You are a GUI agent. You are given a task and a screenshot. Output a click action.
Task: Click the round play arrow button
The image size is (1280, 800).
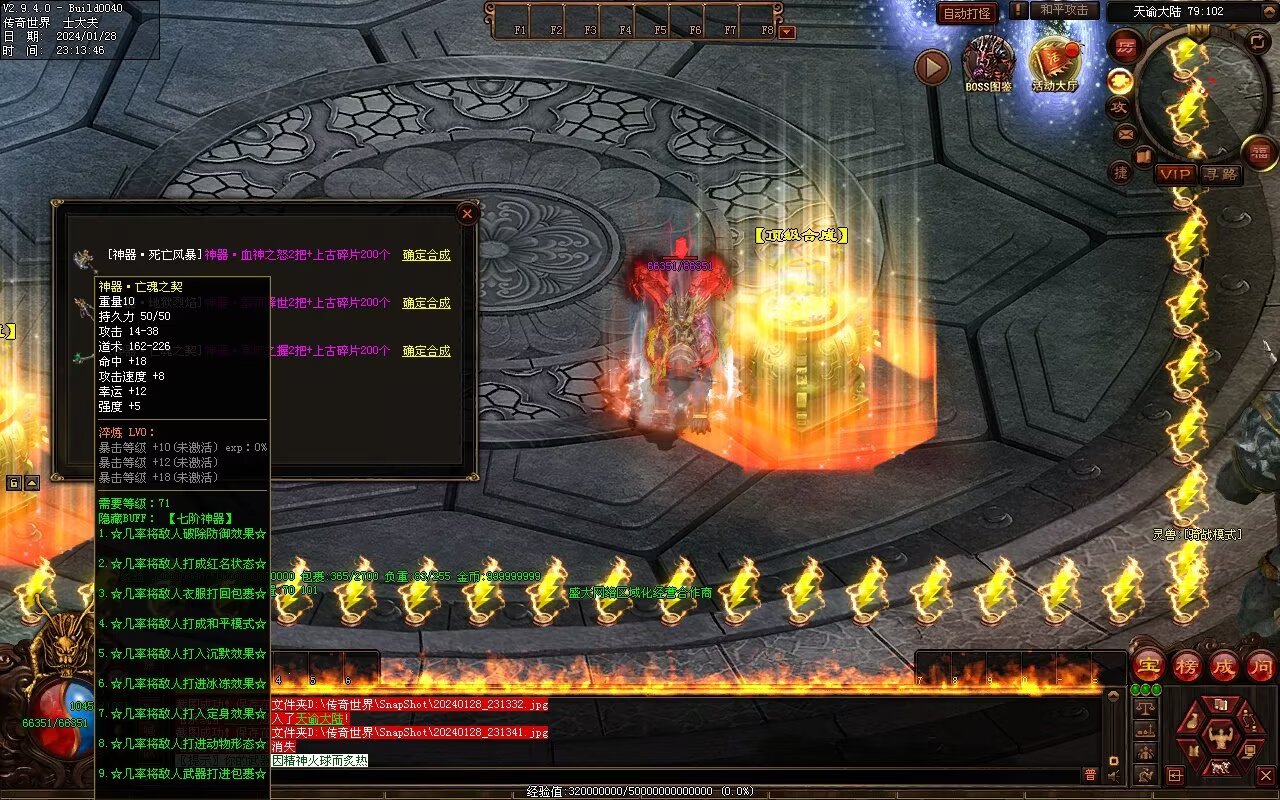932,67
